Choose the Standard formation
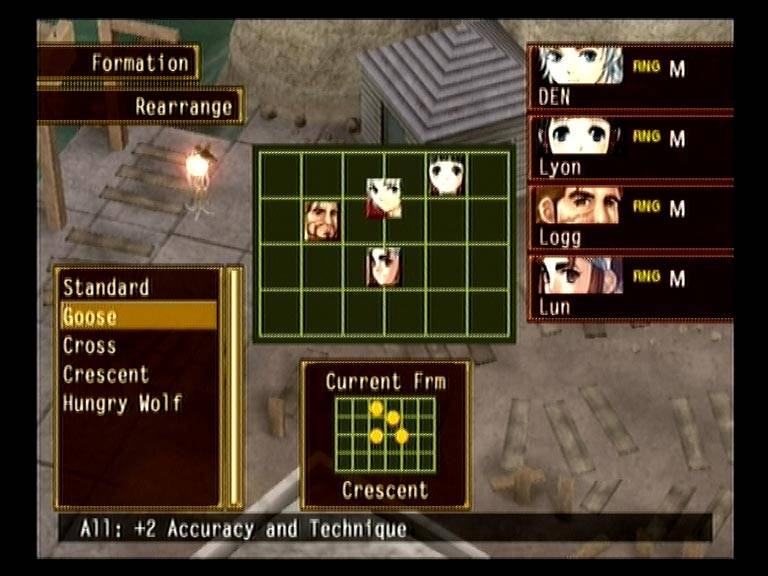Viewport: 768px width, 576px height. 106,288
